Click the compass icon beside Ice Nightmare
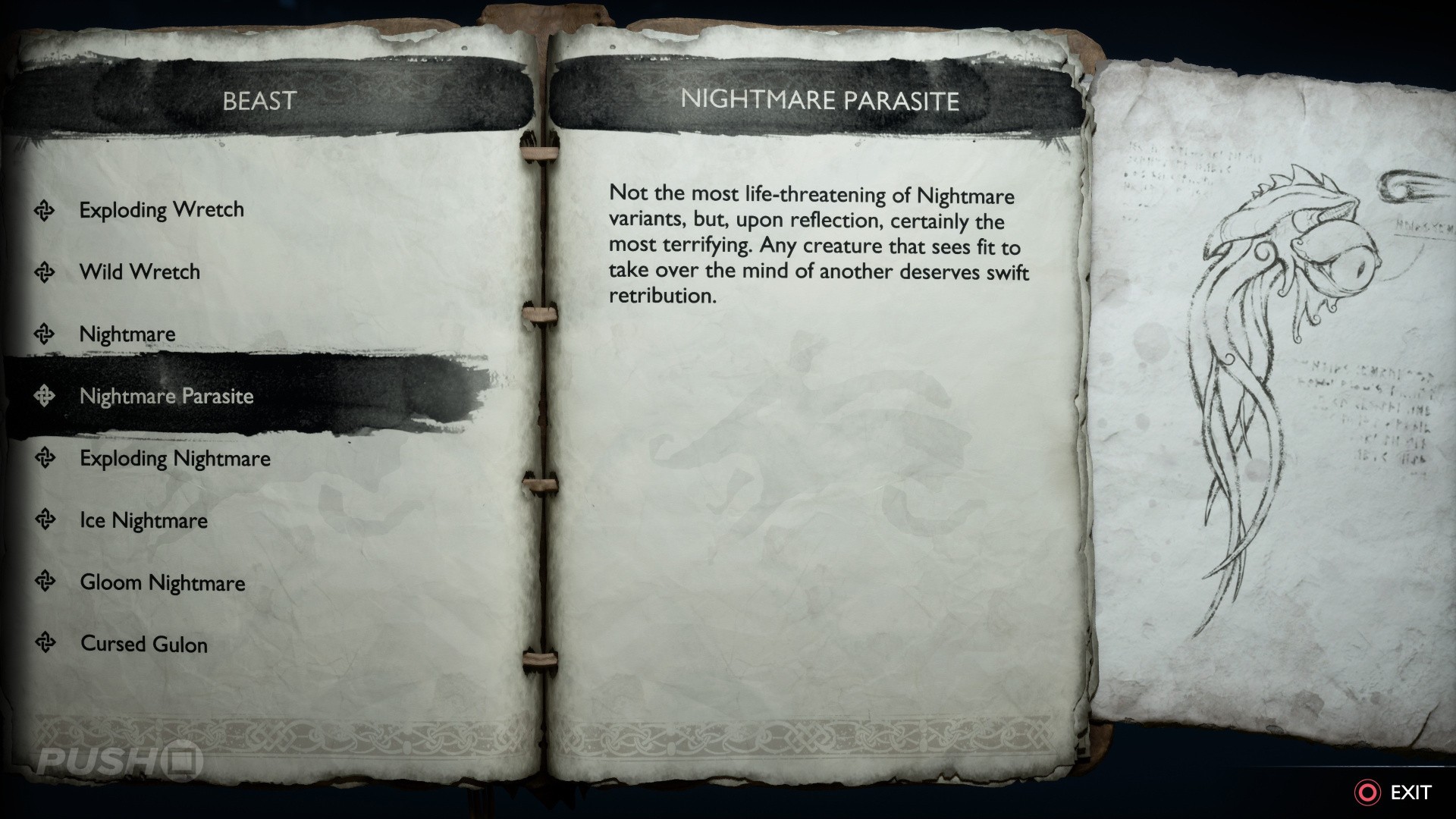 tap(45, 520)
